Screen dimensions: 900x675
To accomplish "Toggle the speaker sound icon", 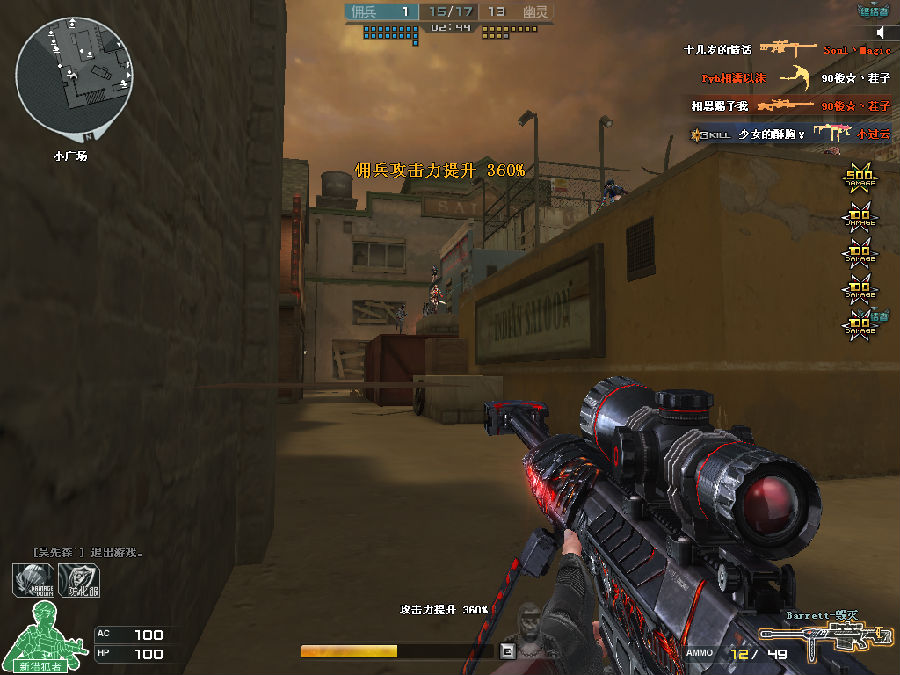I will click(881, 33).
